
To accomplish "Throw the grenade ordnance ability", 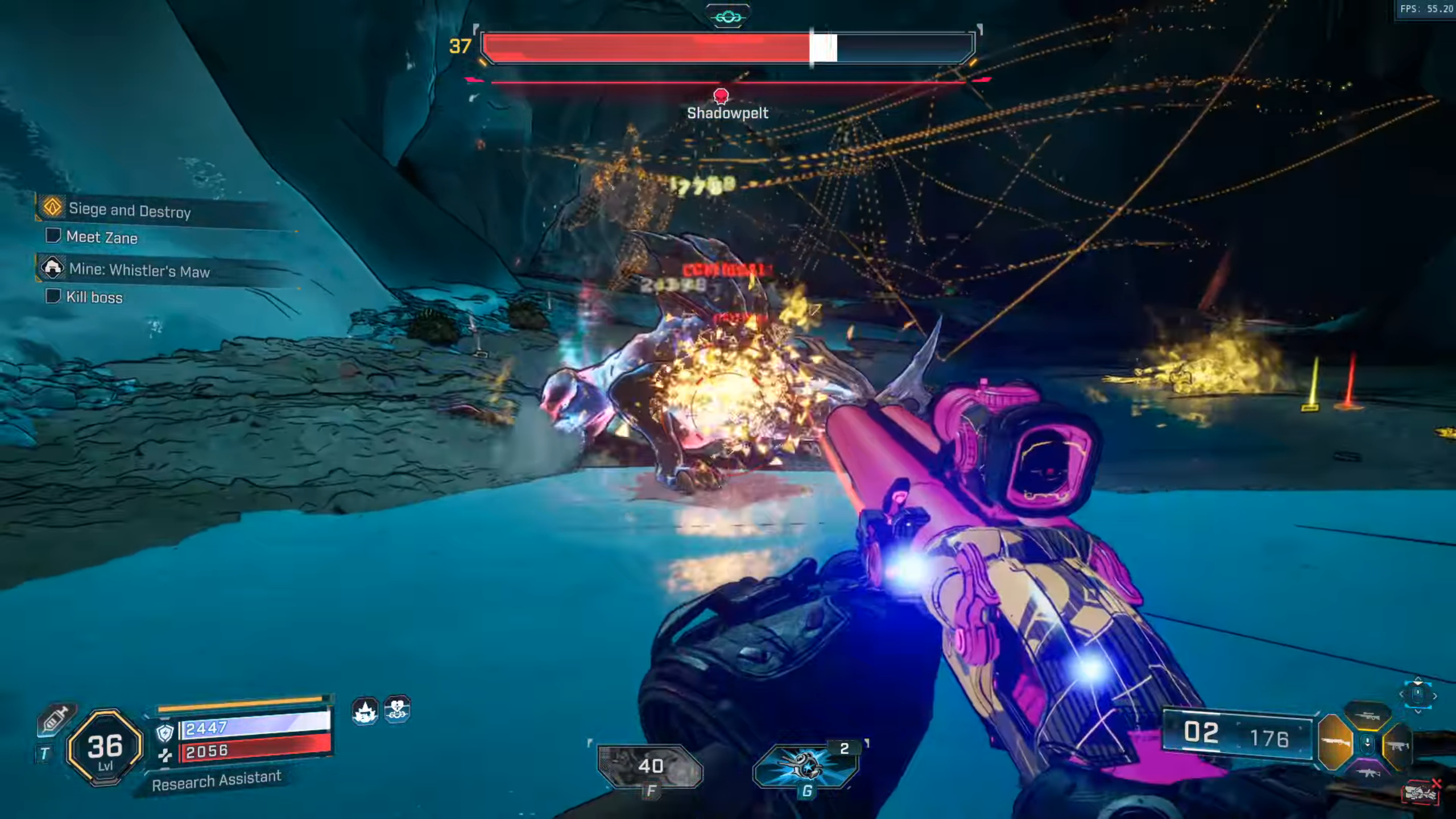I will (x=804, y=765).
